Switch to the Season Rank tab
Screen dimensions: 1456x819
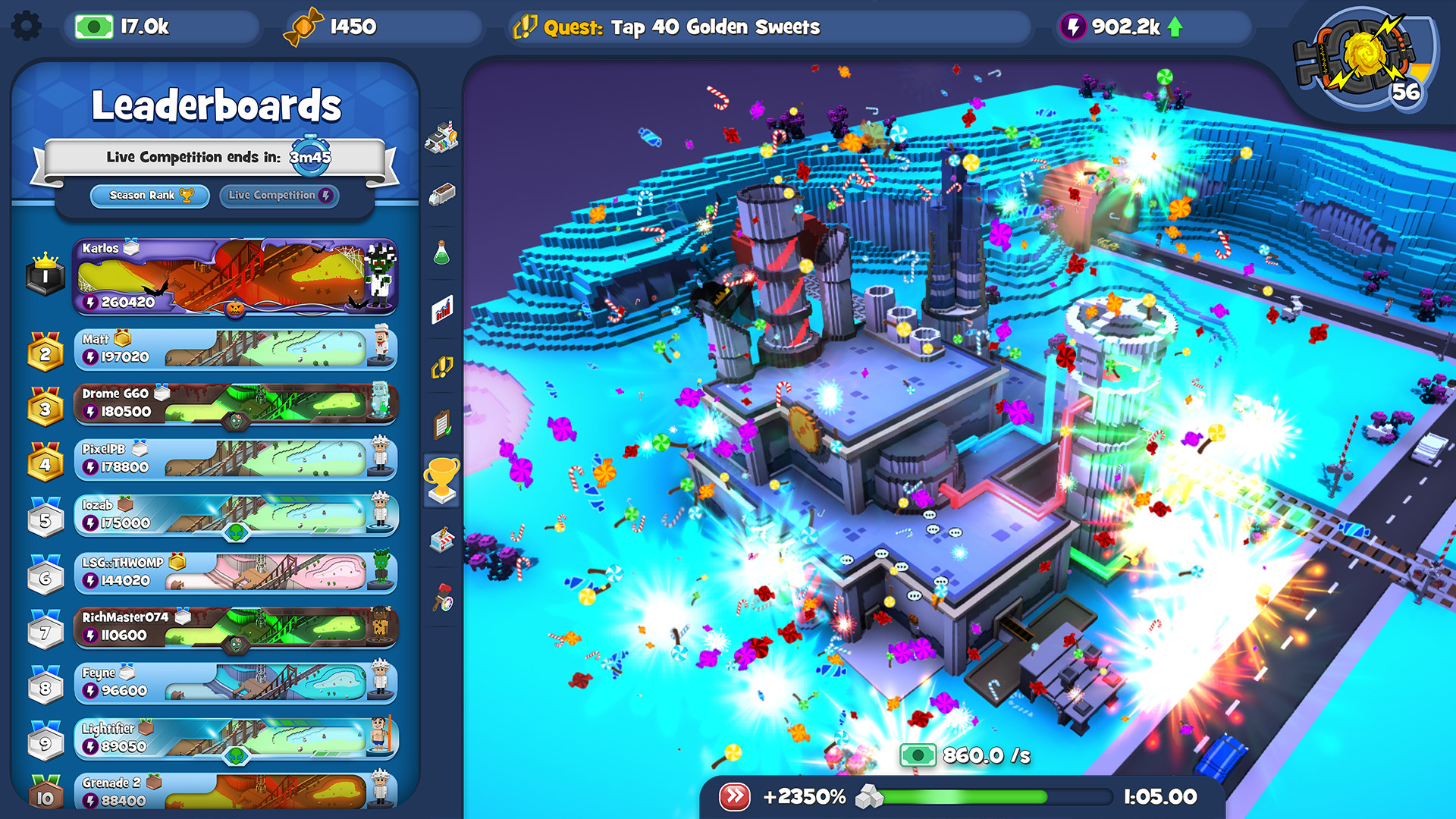coord(149,195)
